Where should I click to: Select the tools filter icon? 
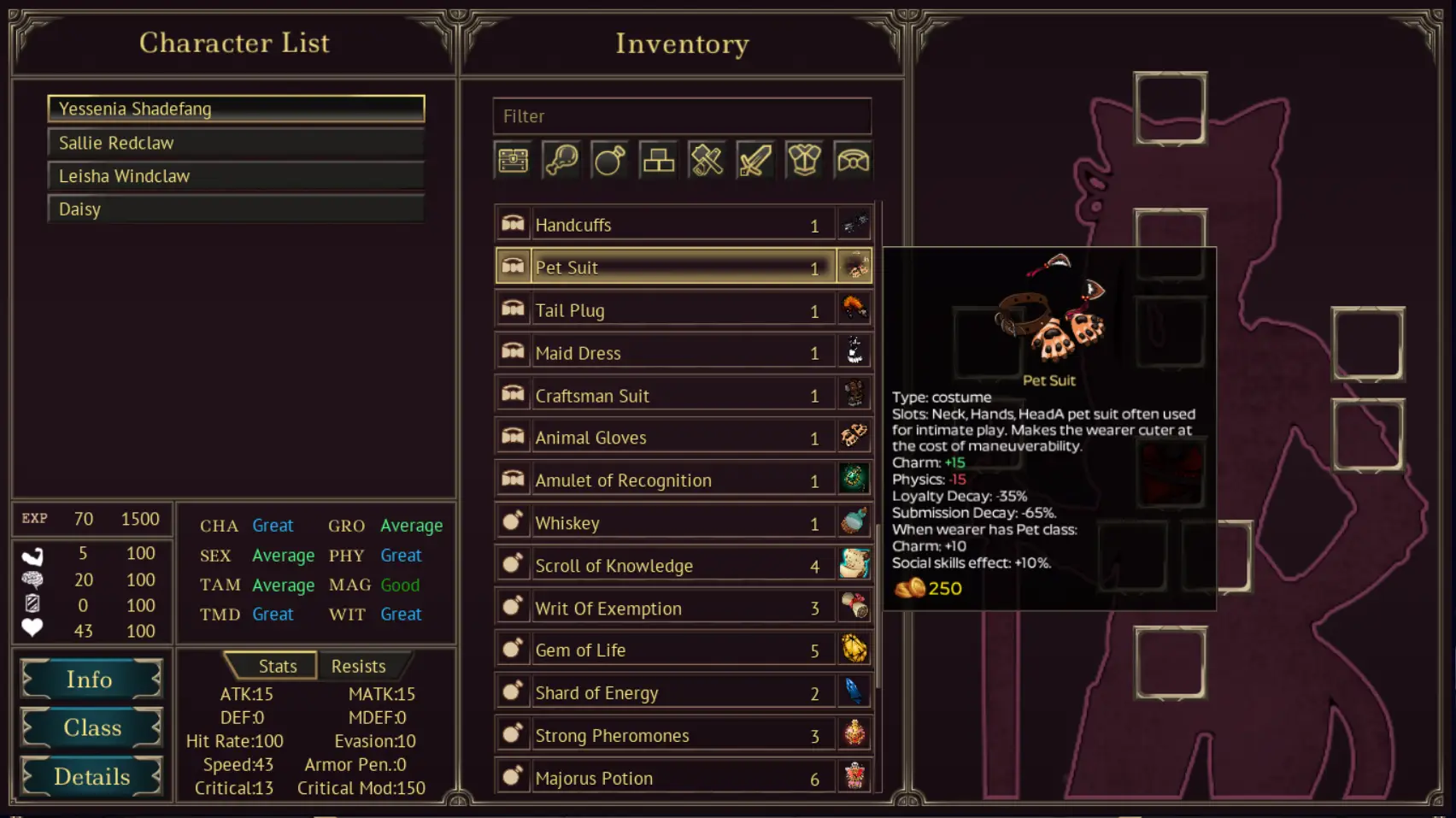coord(707,160)
